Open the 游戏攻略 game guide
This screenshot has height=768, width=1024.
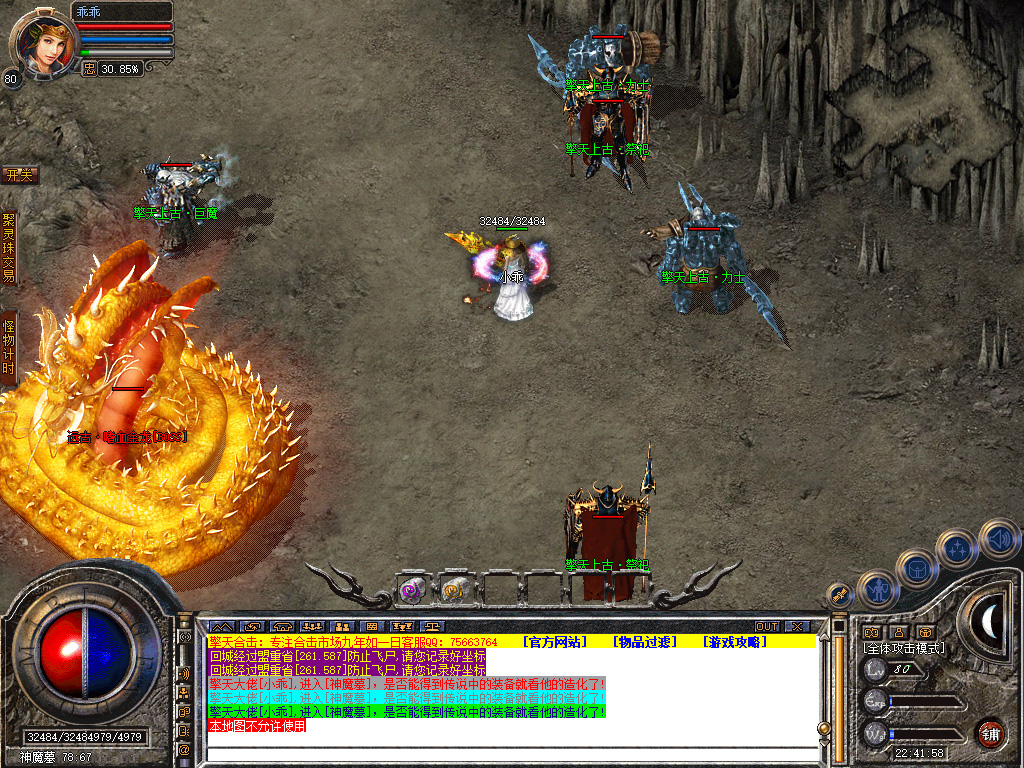coord(734,641)
